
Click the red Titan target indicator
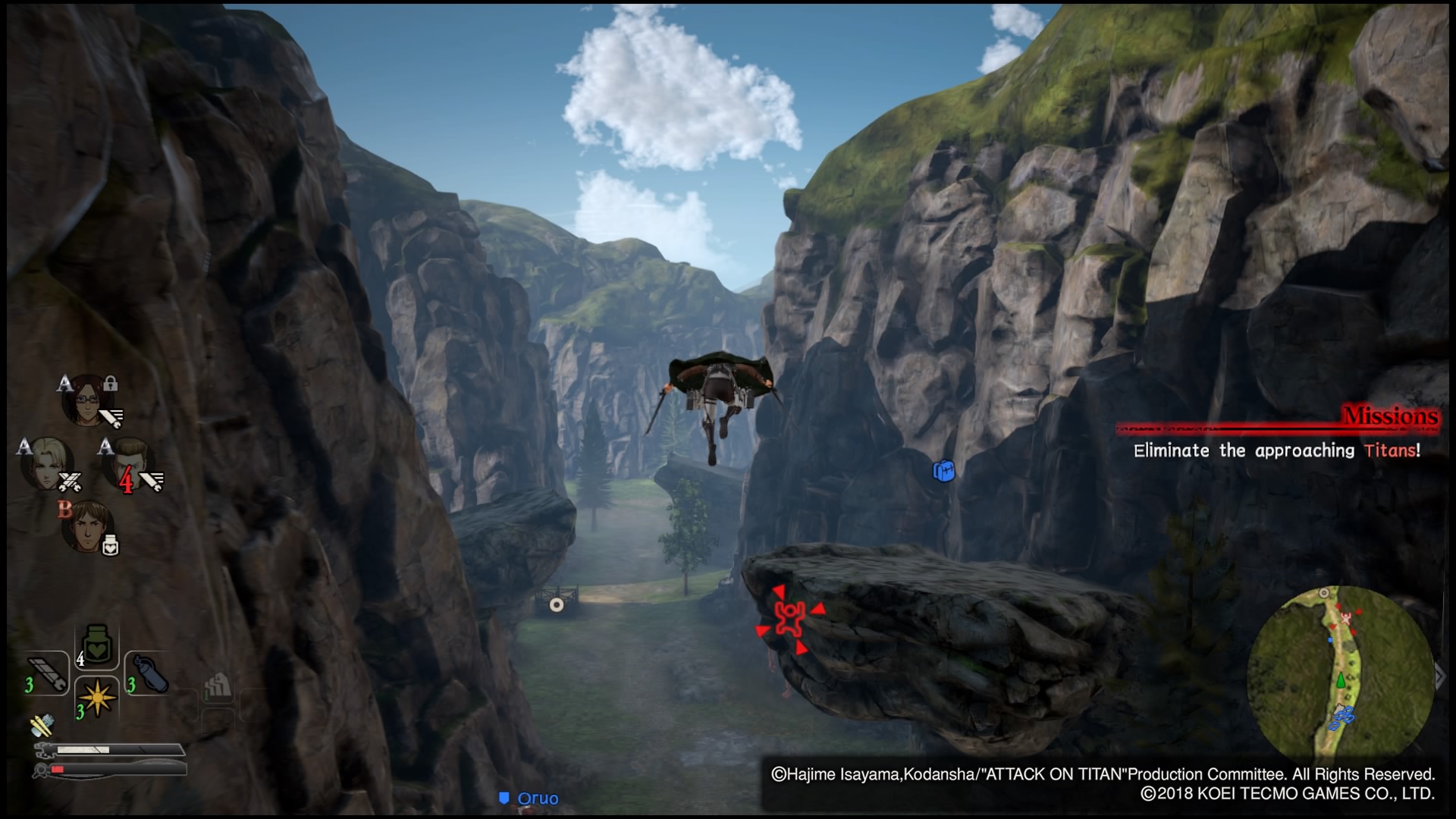point(790,618)
